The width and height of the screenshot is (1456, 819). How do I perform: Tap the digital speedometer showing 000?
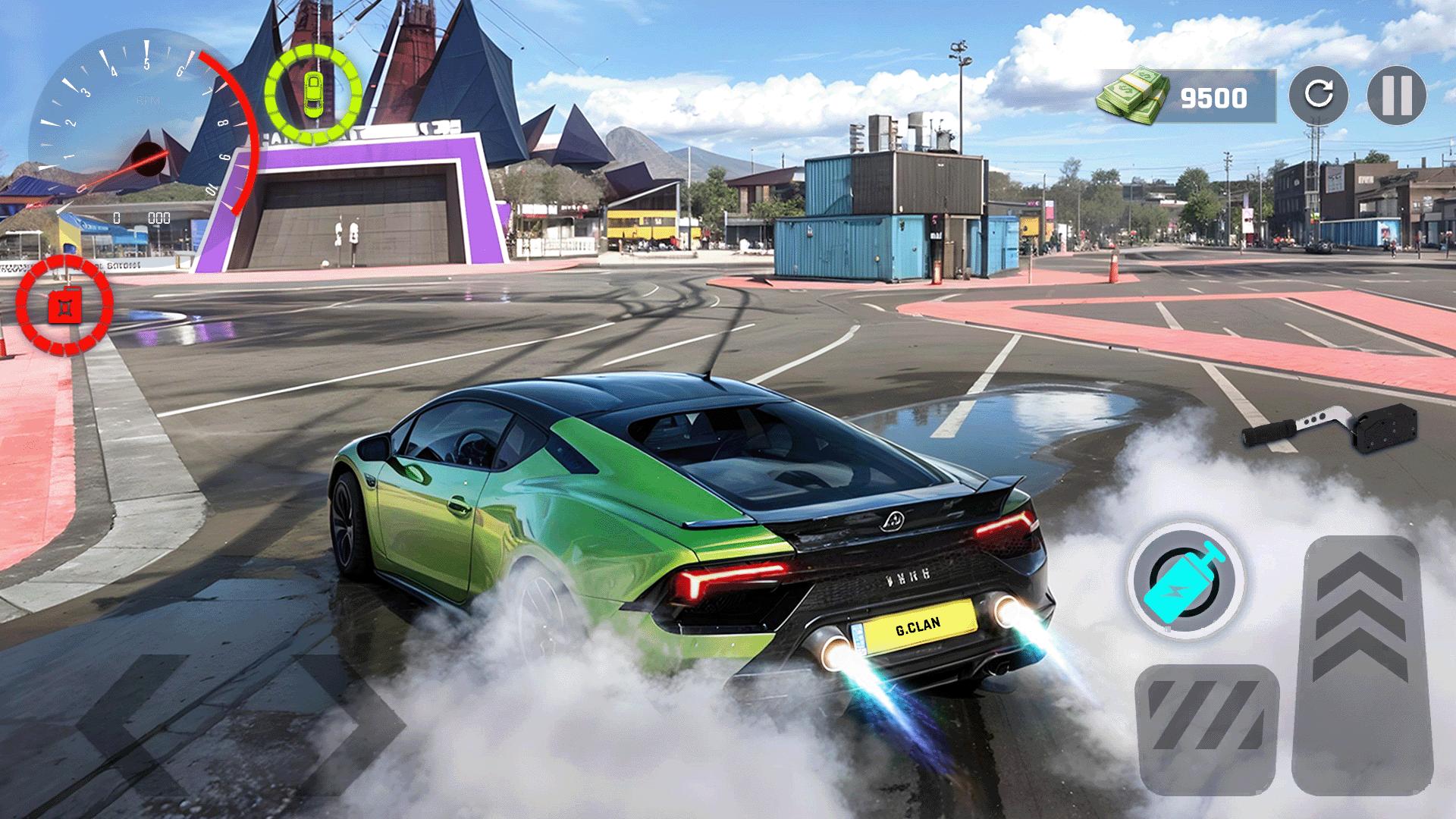[x=159, y=218]
